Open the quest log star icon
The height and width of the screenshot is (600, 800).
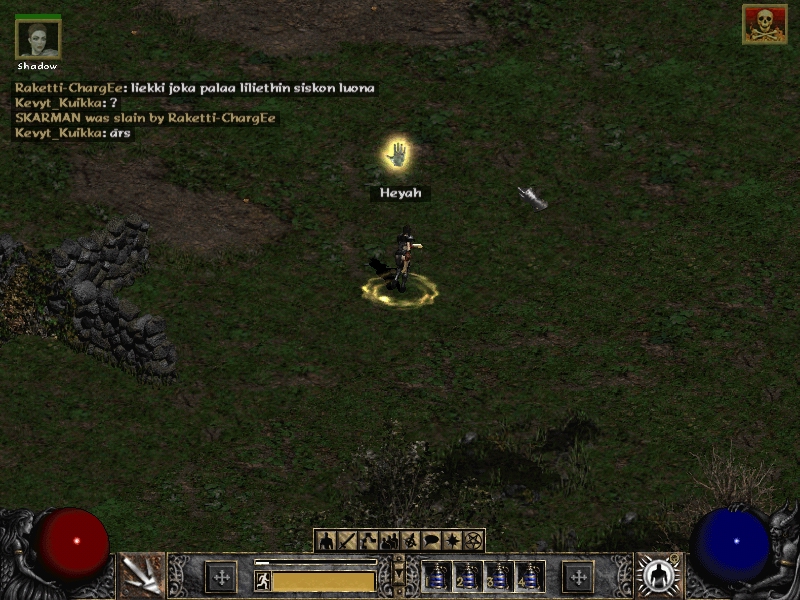(x=453, y=541)
